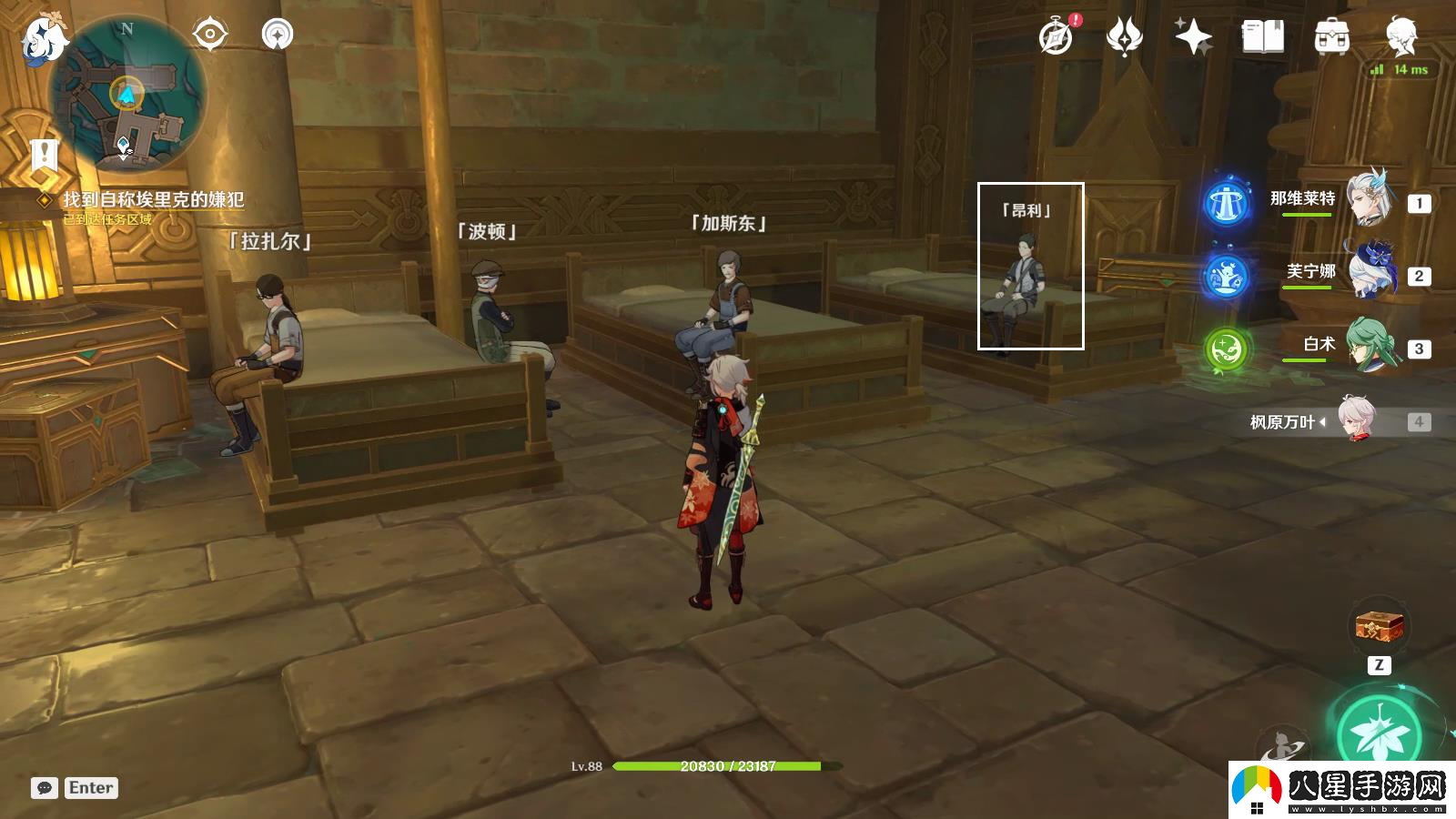Switch to party member 那维莱特
Viewport: 1456px width, 819px height.
pyautogui.click(x=1369, y=199)
